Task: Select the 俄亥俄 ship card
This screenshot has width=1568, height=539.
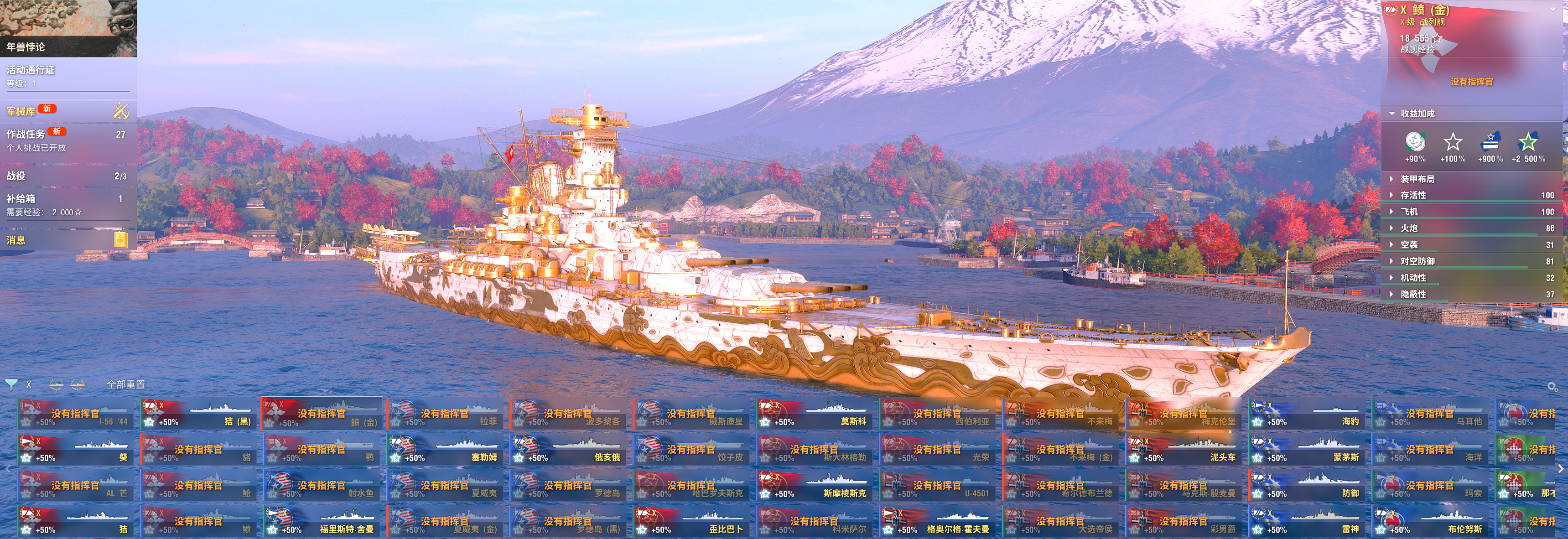Action: (x=569, y=450)
